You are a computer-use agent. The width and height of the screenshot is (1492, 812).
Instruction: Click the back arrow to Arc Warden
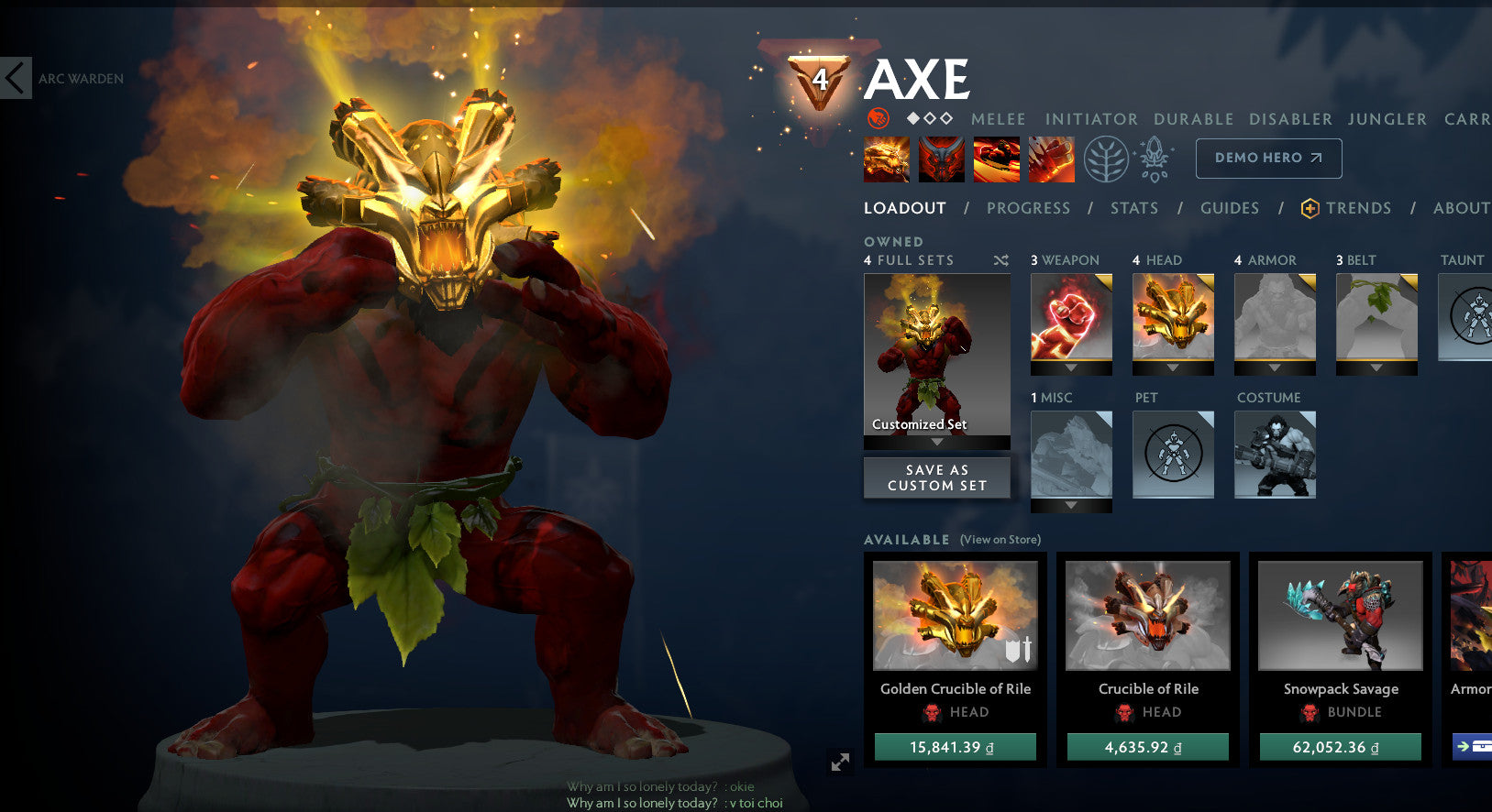click(15, 78)
